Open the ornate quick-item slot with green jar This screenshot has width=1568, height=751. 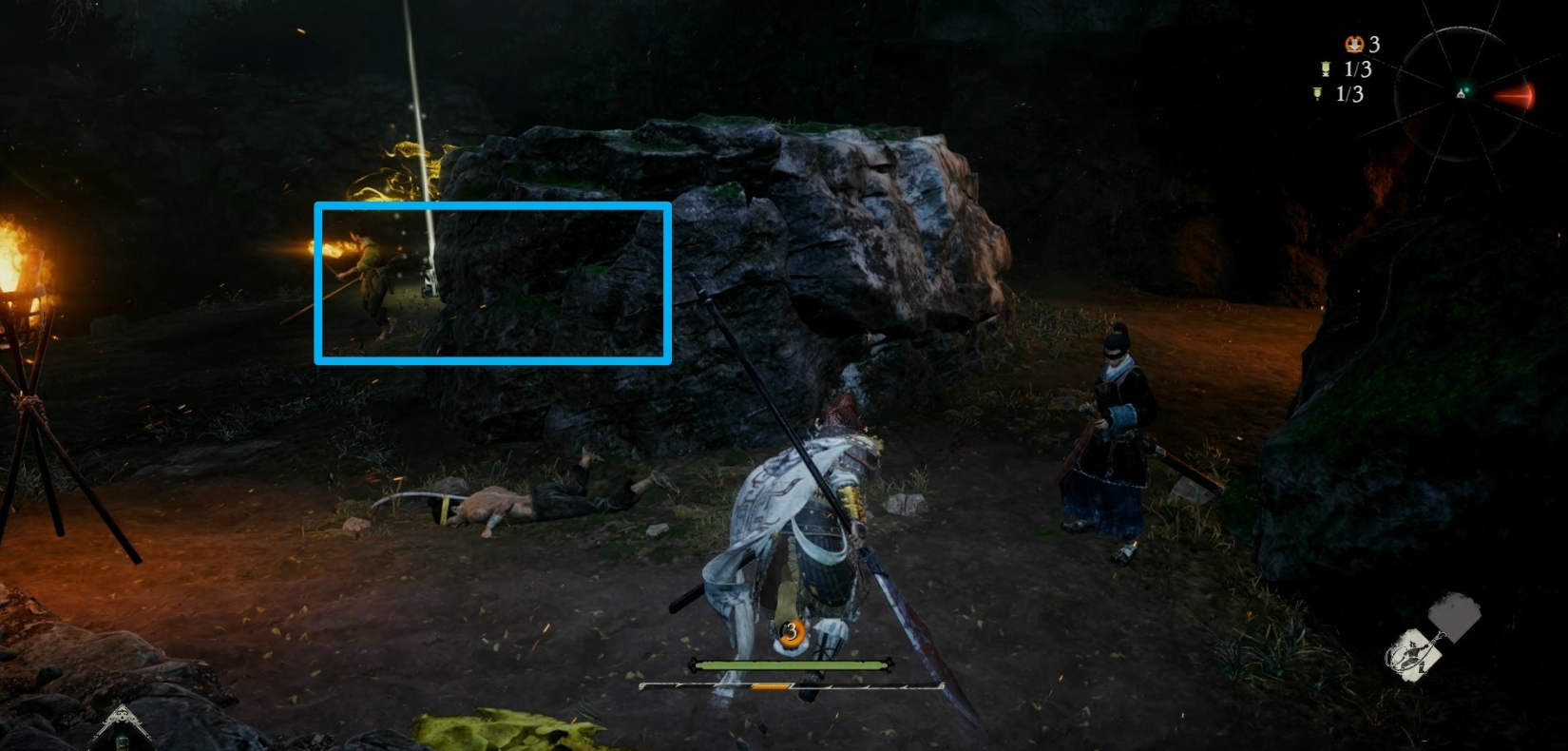pos(121,730)
